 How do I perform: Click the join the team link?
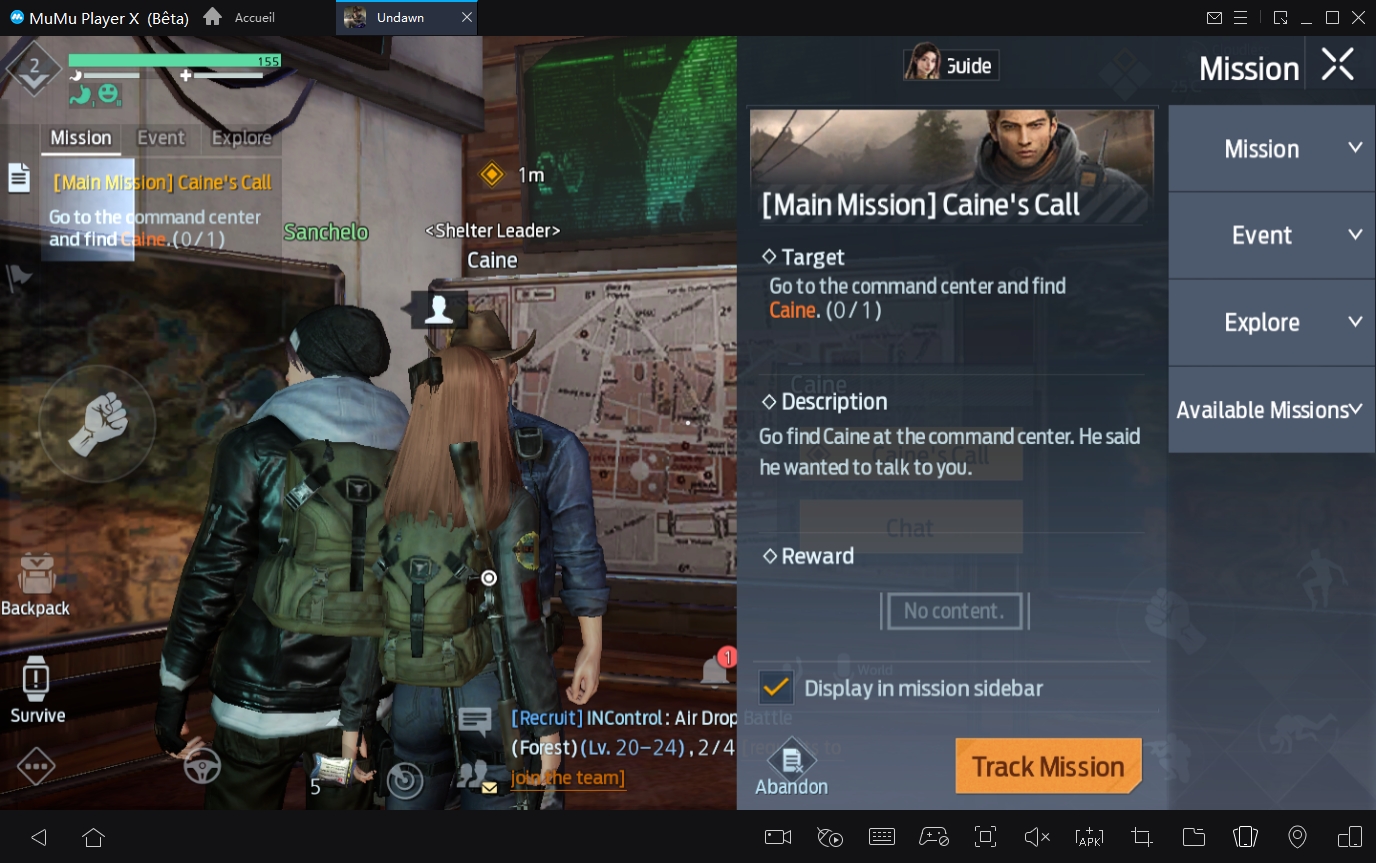[567, 778]
